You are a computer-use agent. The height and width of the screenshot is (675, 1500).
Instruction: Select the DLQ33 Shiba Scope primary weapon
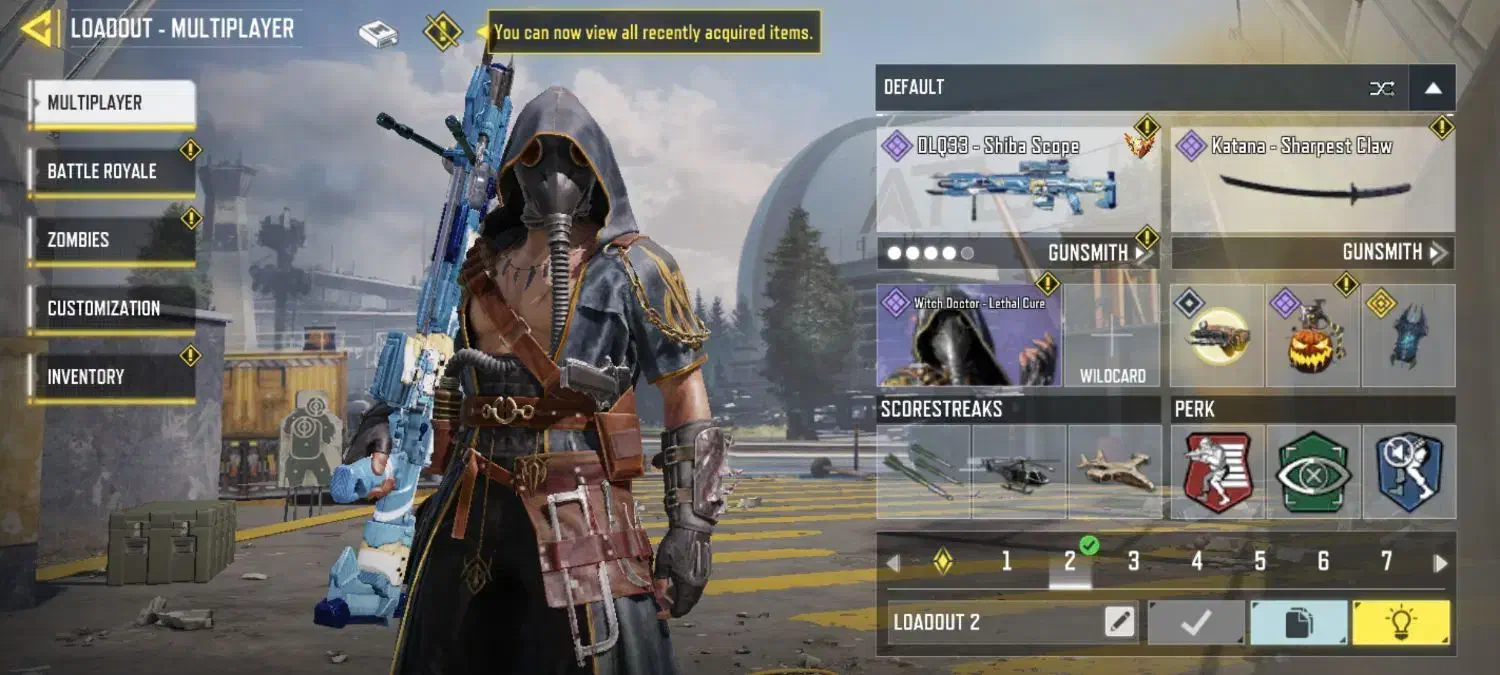point(1018,182)
